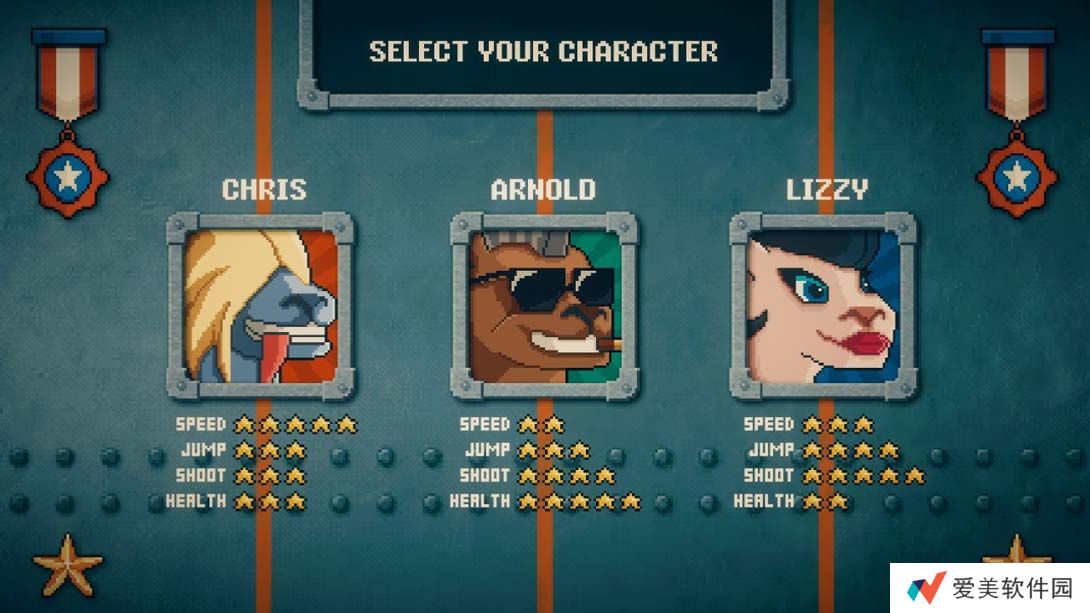
Task: Choose Arnold's sunglasses portrait
Action: 544,305
